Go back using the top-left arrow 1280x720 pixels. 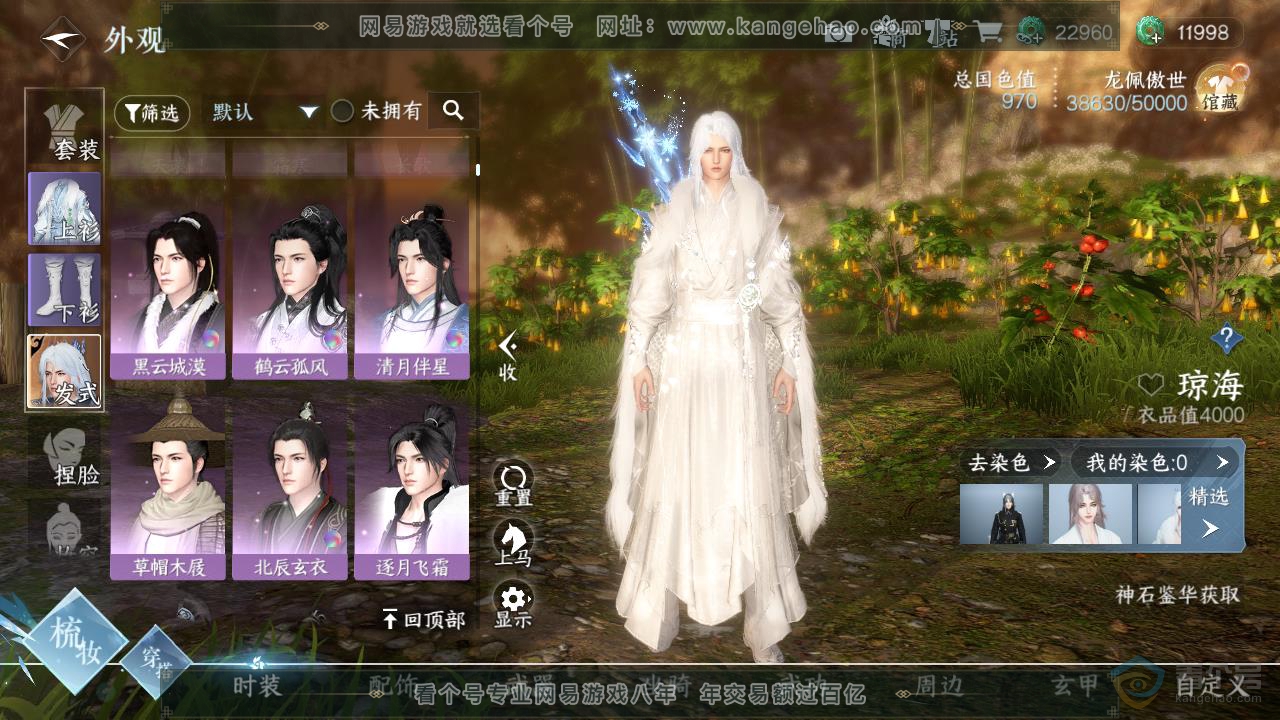(62, 39)
